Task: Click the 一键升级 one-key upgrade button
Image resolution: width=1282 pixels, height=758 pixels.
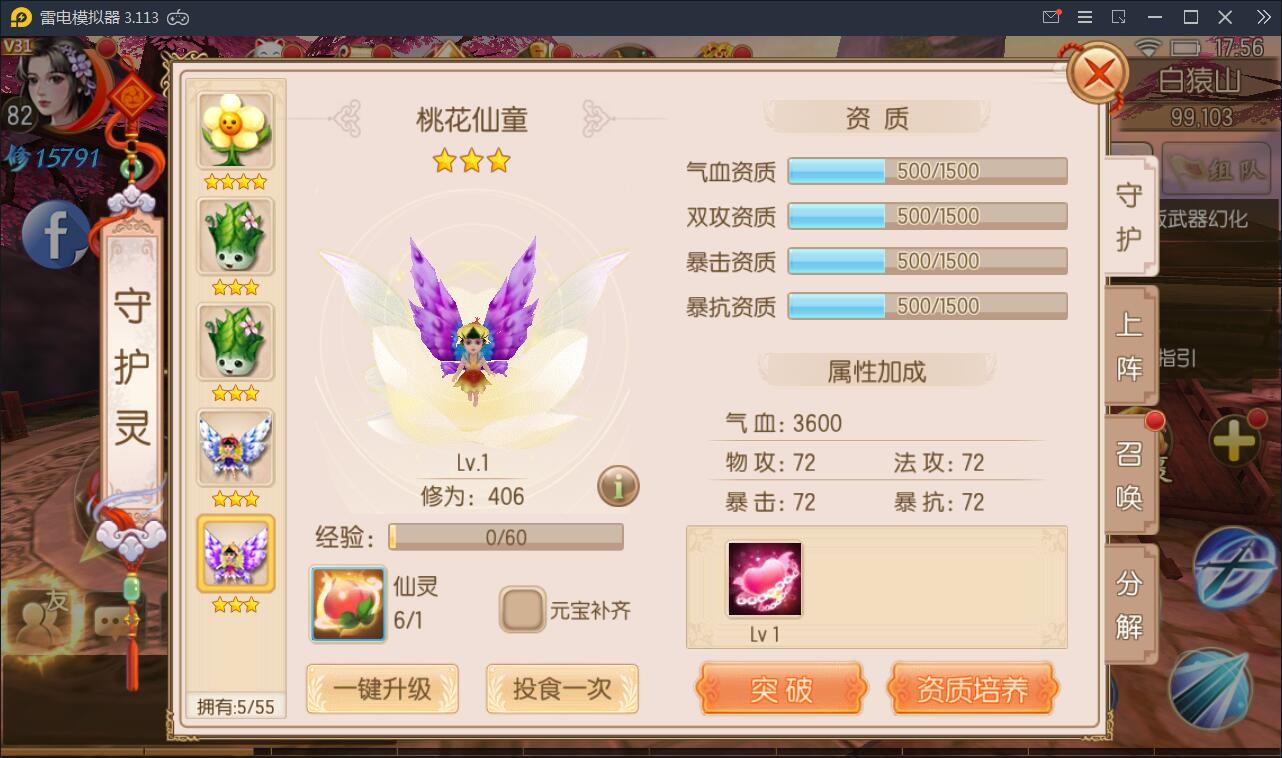Action: click(x=382, y=689)
